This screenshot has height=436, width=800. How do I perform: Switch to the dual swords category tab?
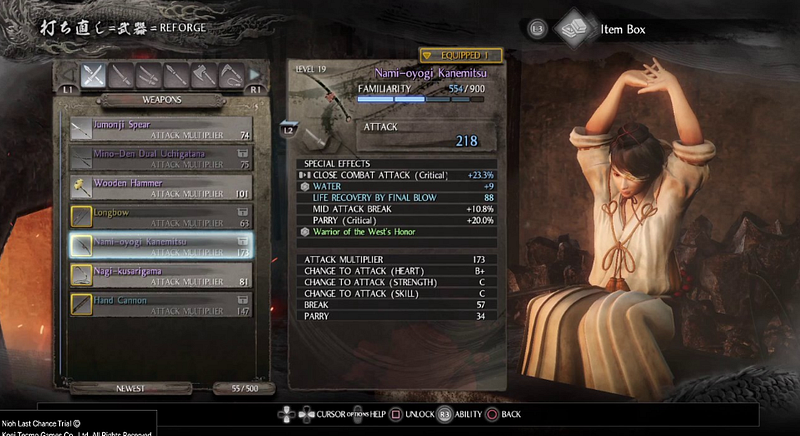(149, 74)
